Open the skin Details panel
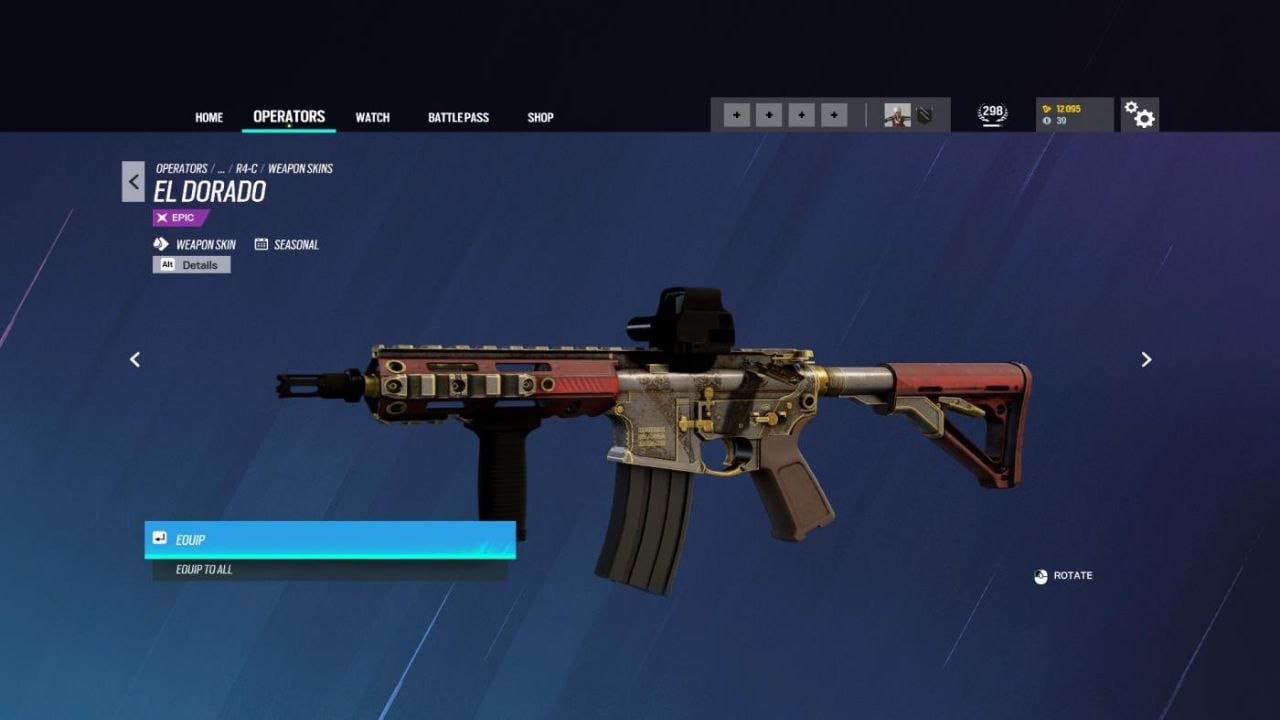This screenshot has width=1280, height=720. pyautogui.click(x=192, y=265)
